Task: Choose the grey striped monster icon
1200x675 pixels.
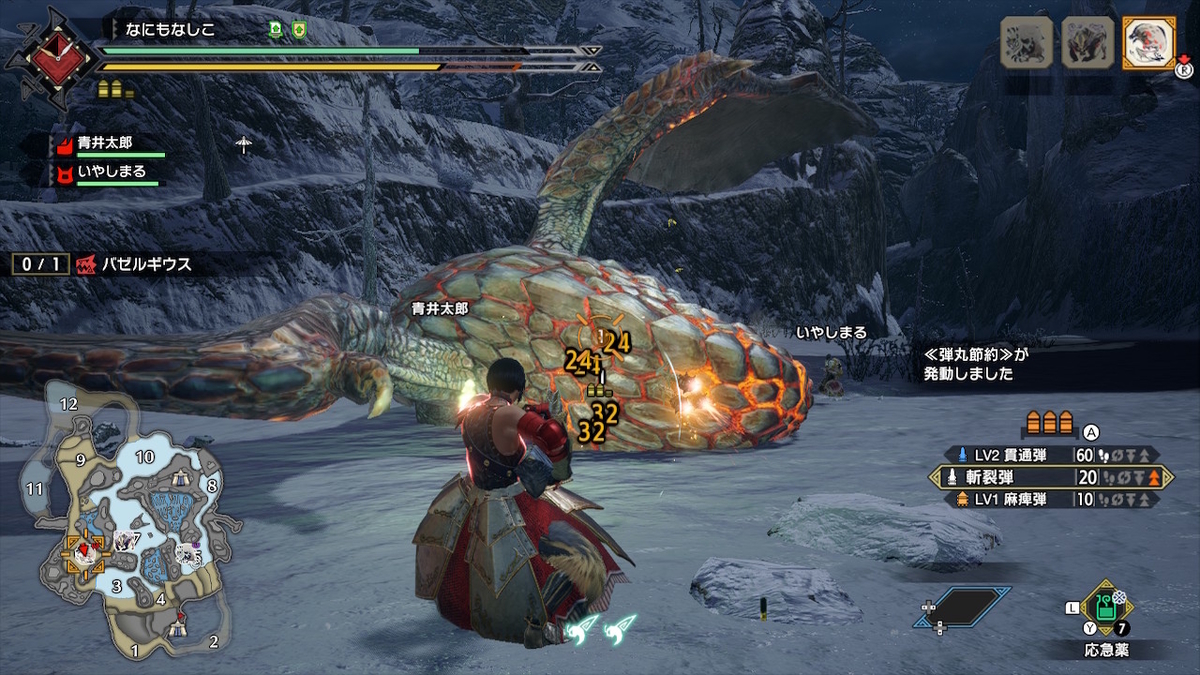Action: click(x=1027, y=43)
